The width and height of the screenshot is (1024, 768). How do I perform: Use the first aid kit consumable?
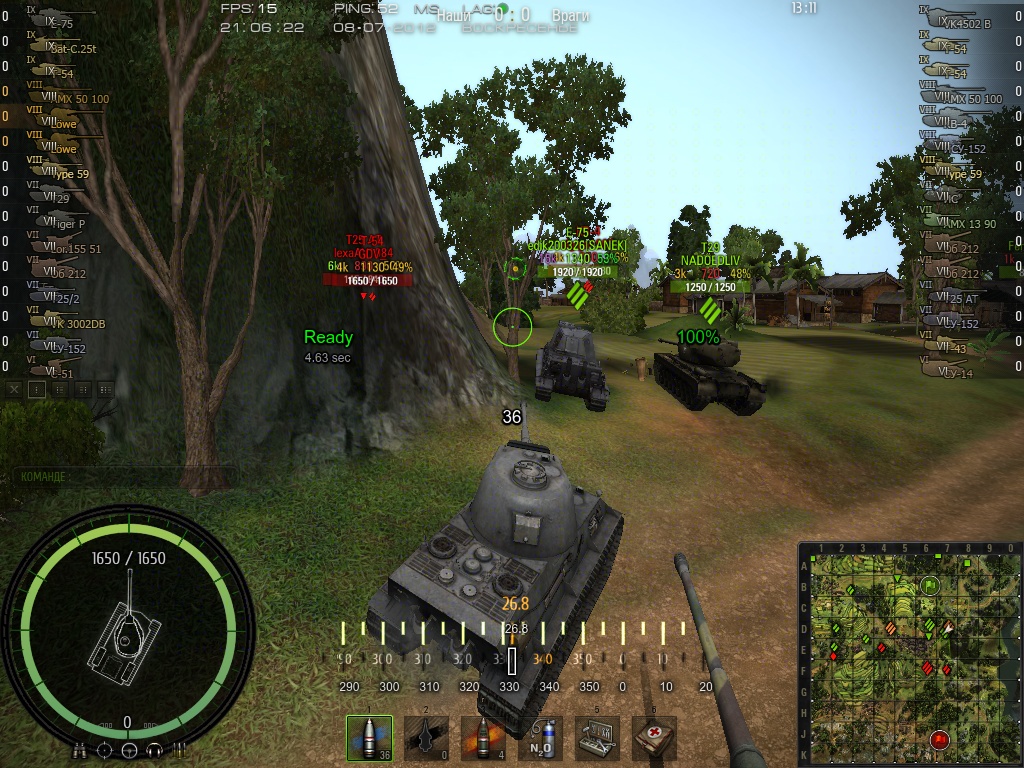(654, 738)
